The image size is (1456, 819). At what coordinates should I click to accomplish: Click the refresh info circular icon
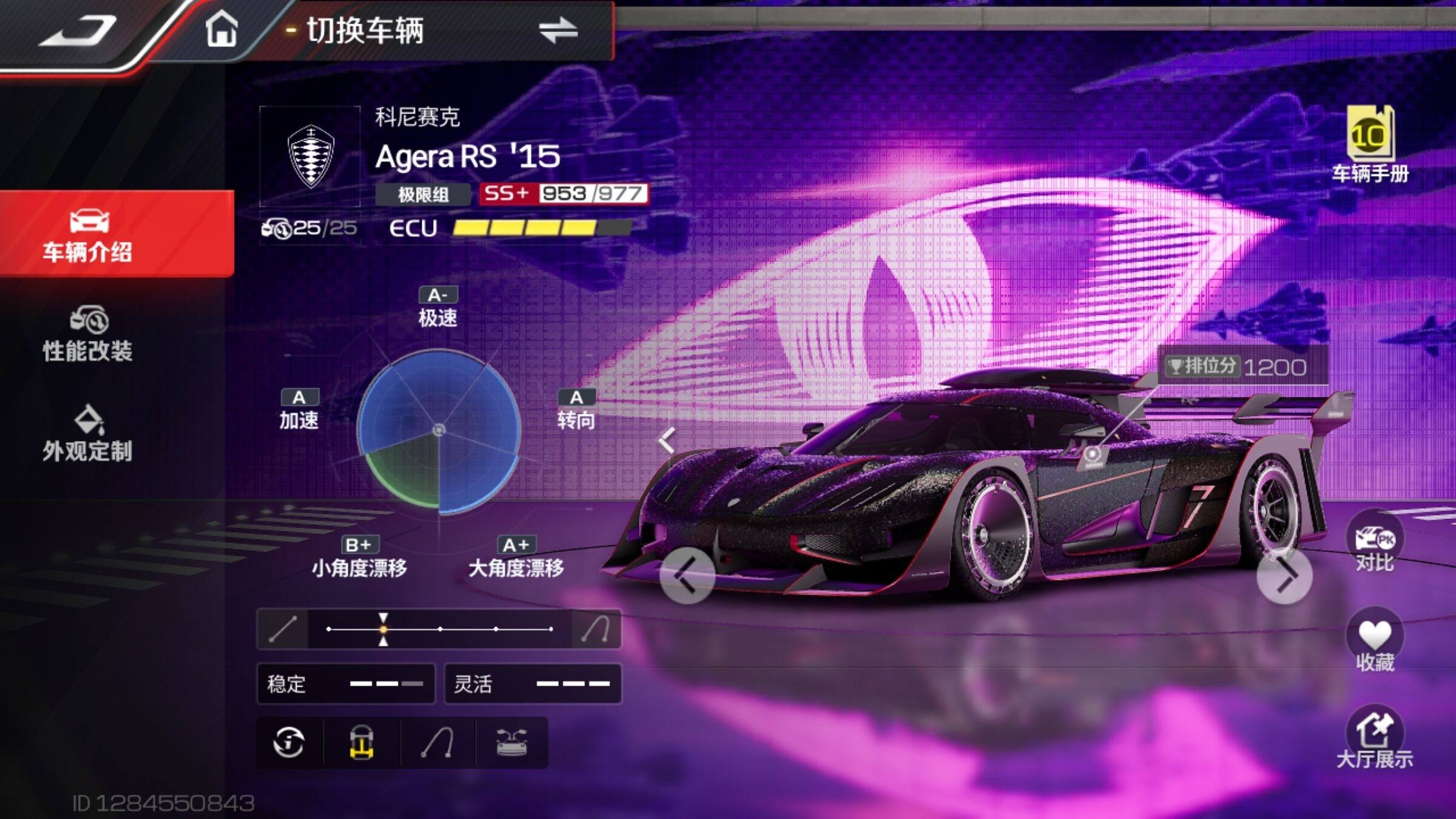click(x=289, y=743)
